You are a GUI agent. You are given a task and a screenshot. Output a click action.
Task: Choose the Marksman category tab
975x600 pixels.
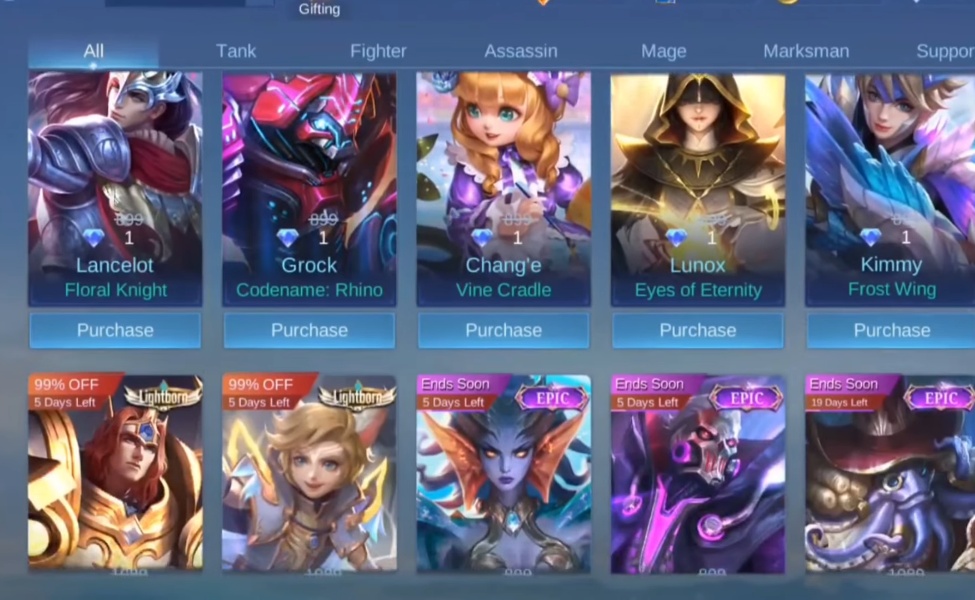point(806,51)
